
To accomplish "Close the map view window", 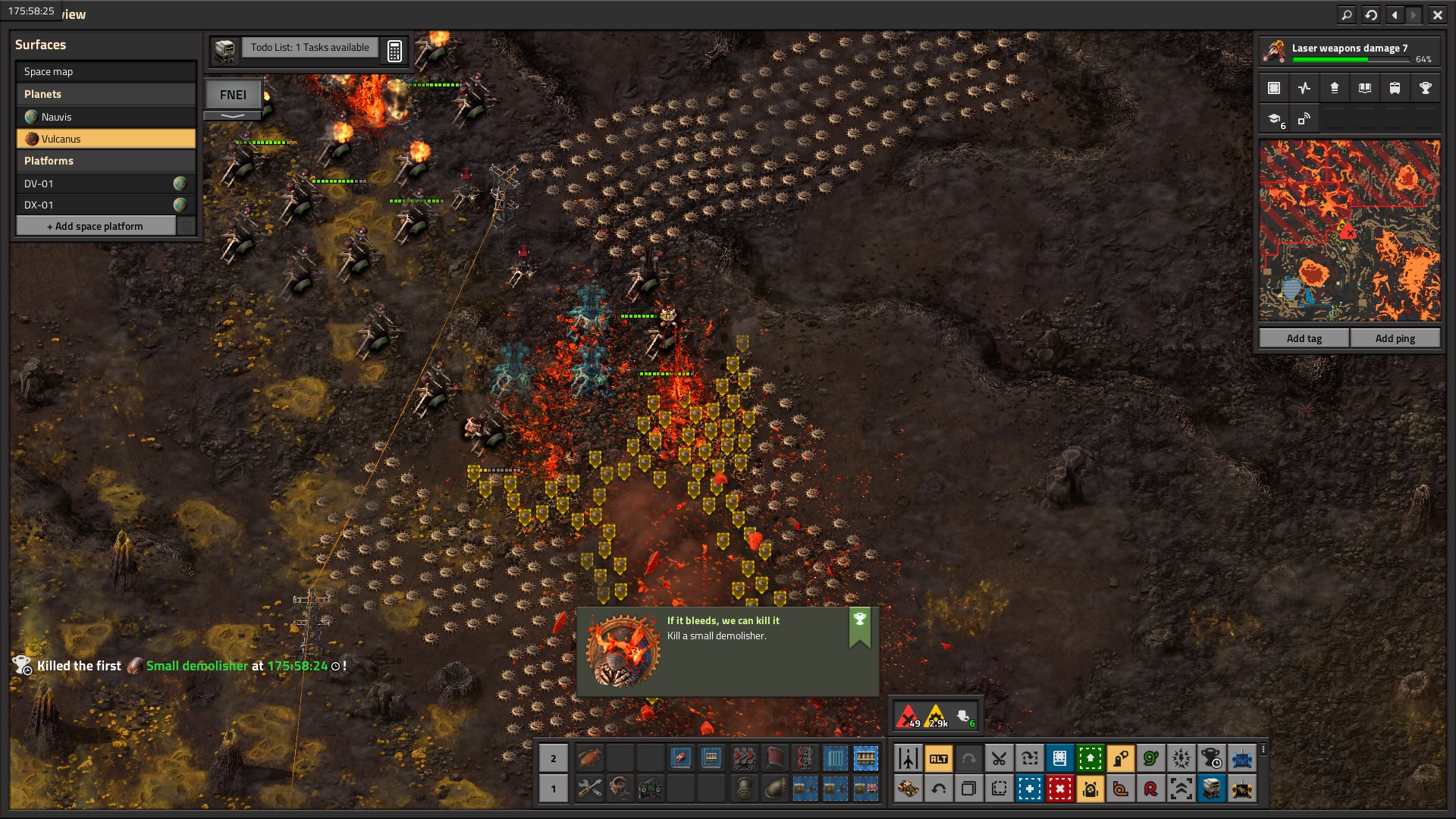I will (1437, 14).
